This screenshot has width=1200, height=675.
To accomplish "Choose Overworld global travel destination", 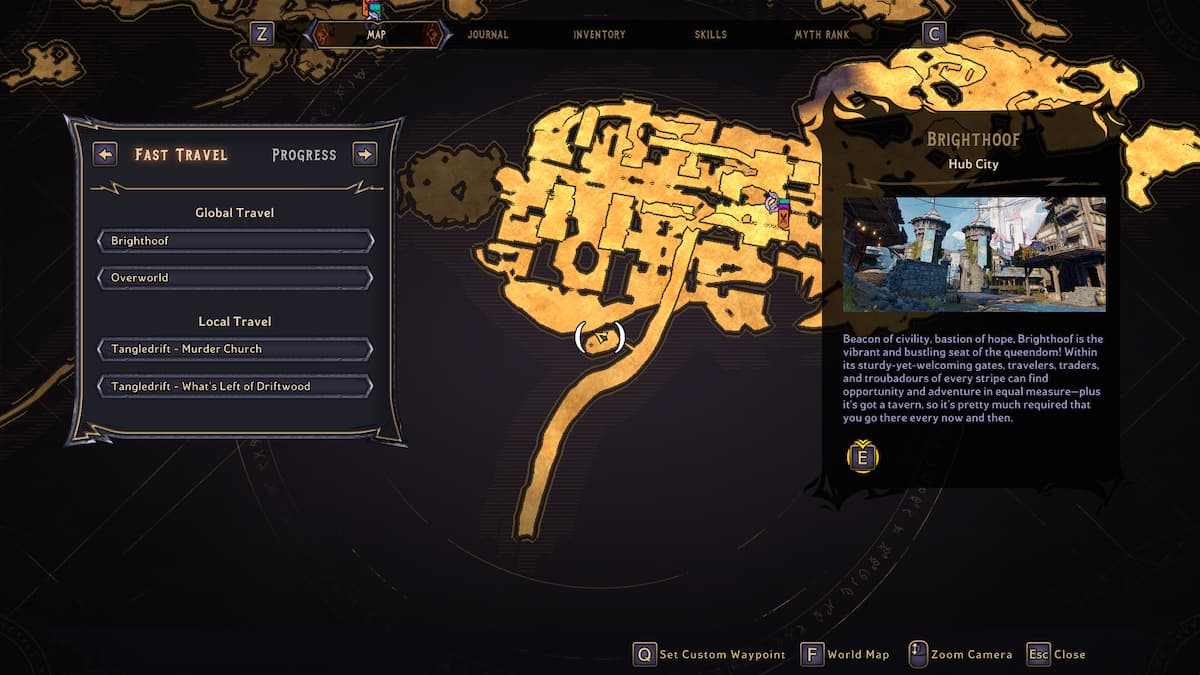I will [235, 277].
